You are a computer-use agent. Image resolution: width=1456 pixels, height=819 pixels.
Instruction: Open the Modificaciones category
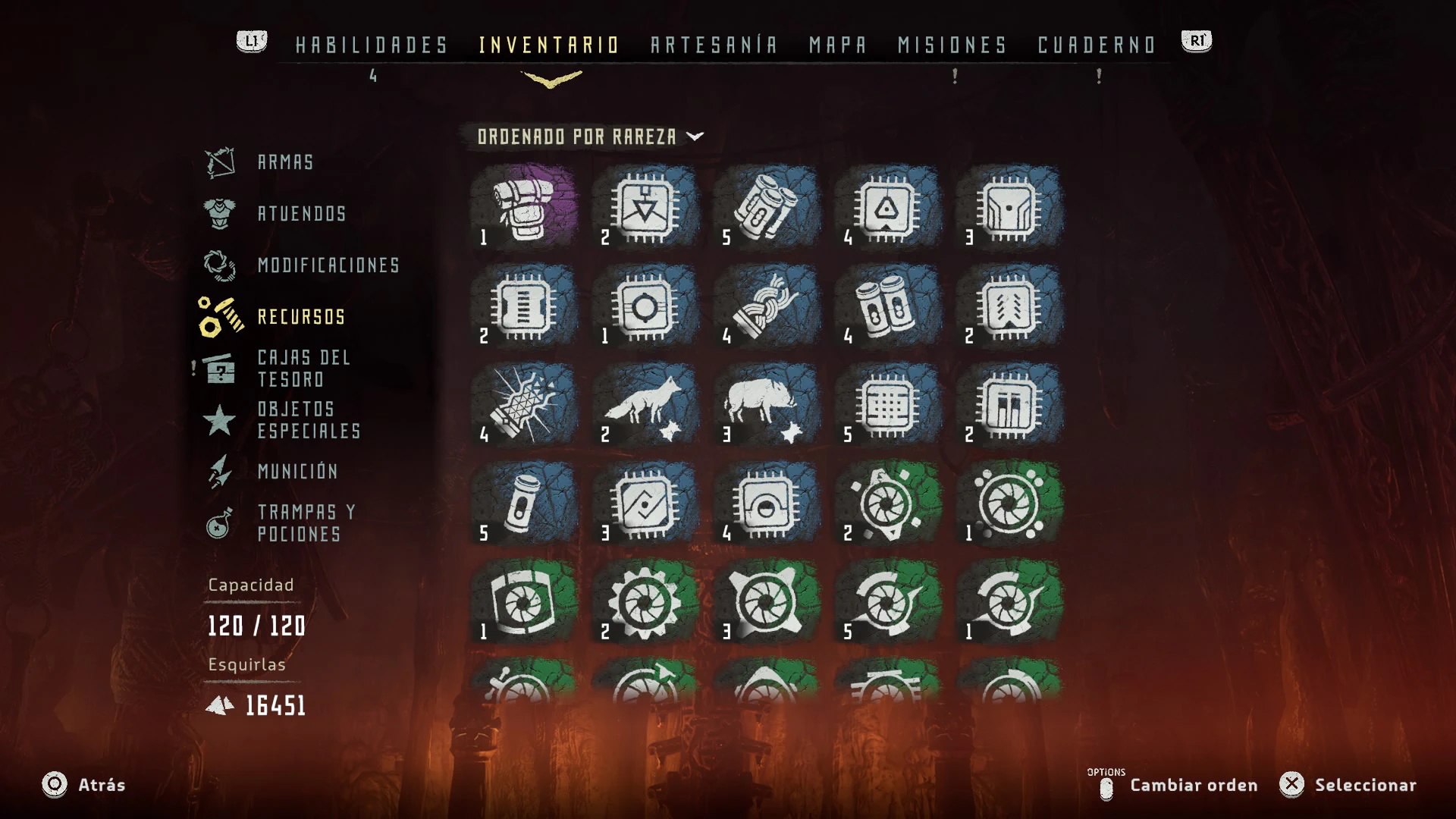coord(328,265)
